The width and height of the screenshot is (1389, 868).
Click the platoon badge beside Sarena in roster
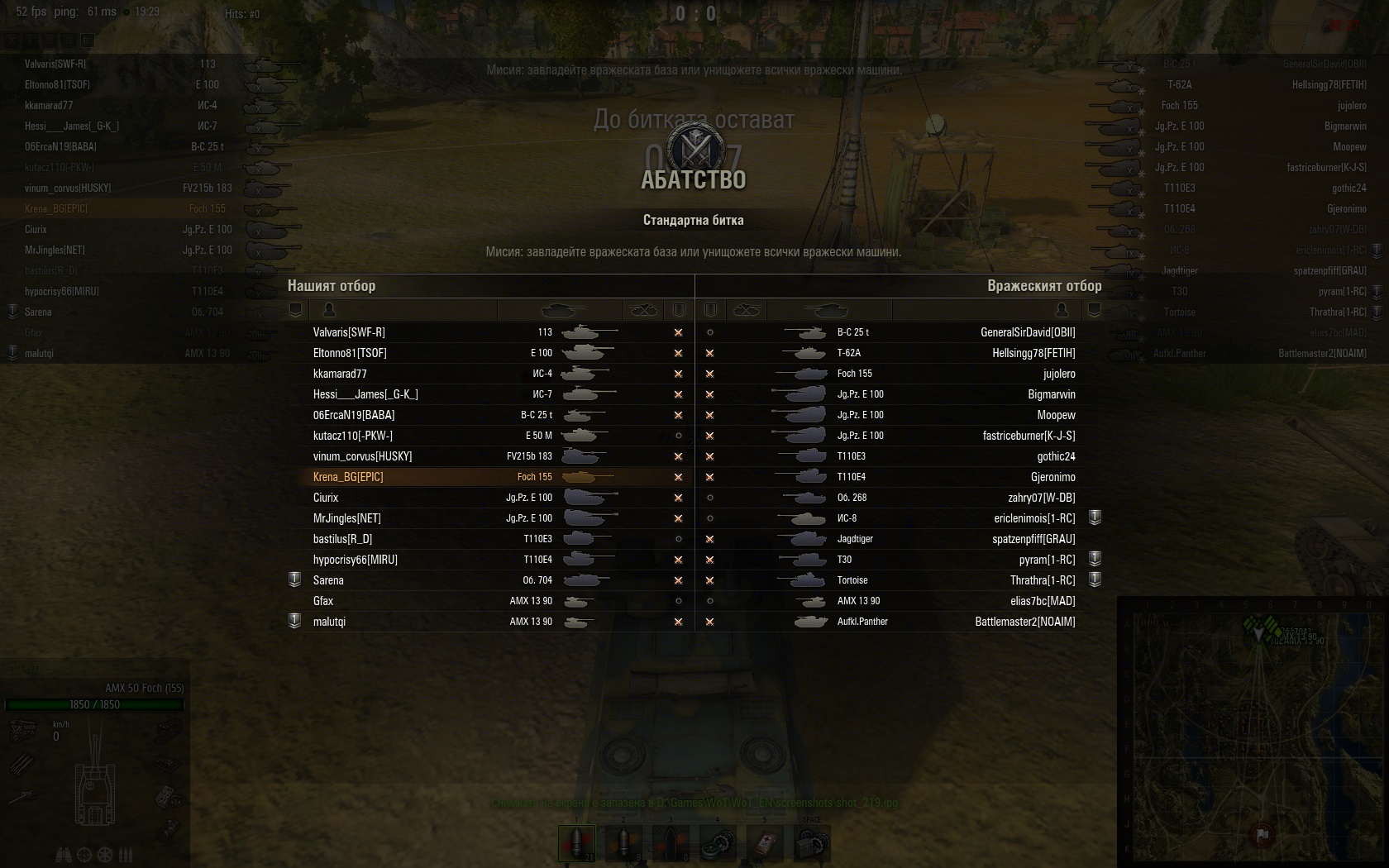[294, 579]
